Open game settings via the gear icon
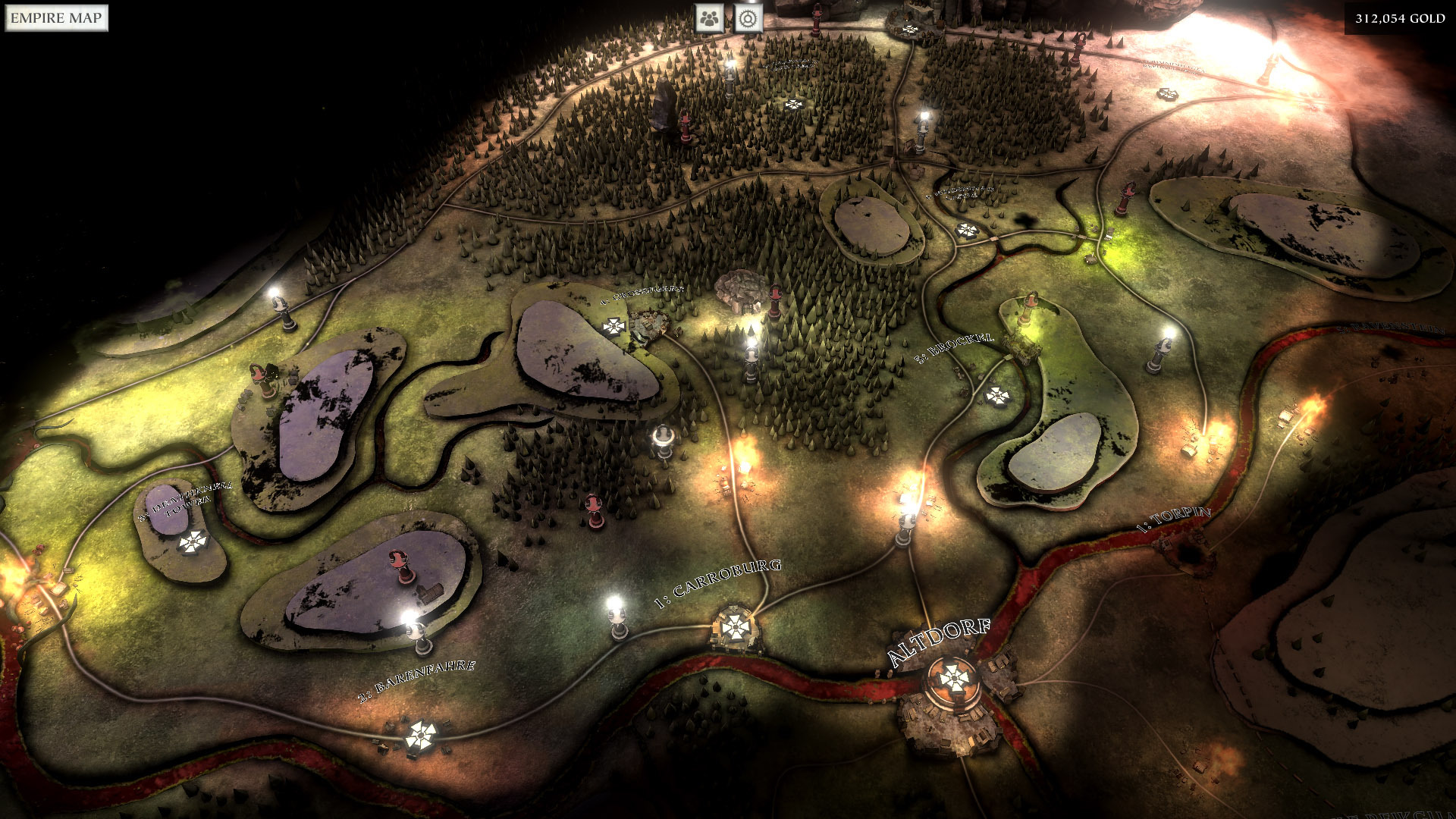The image size is (1456, 819). [748, 19]
